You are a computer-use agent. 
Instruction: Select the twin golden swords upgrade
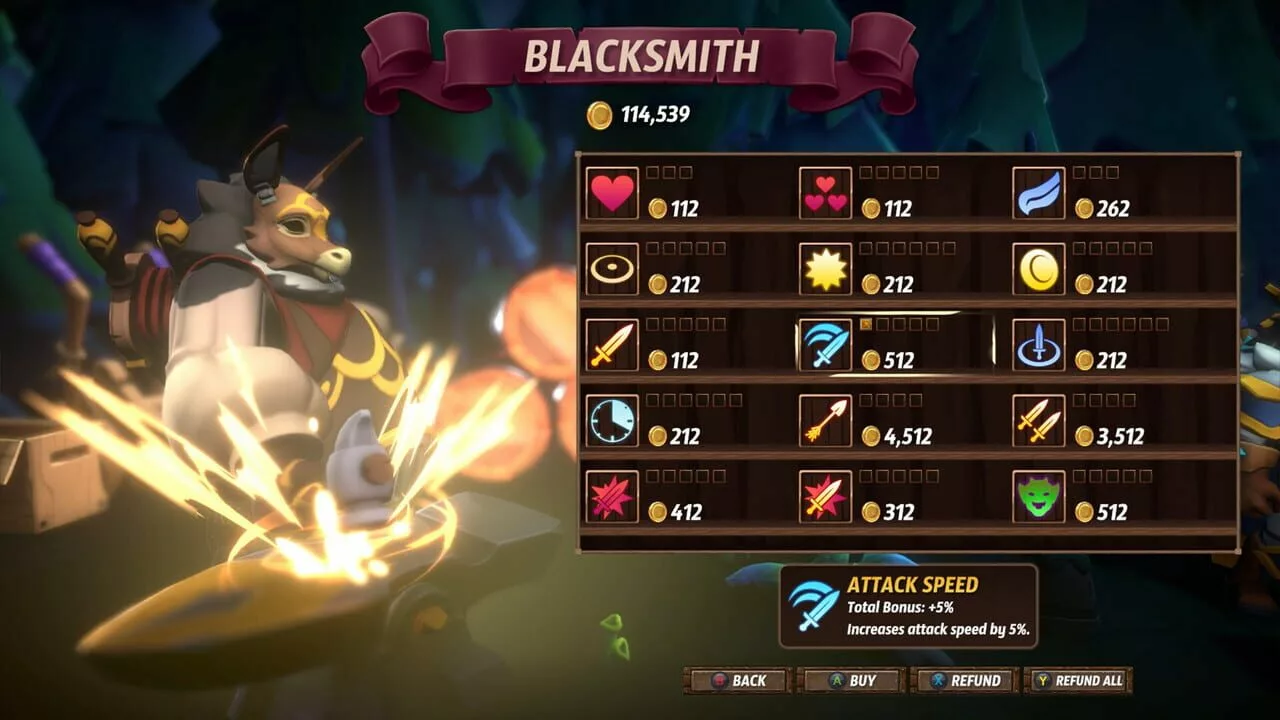tap(1038, 421)
